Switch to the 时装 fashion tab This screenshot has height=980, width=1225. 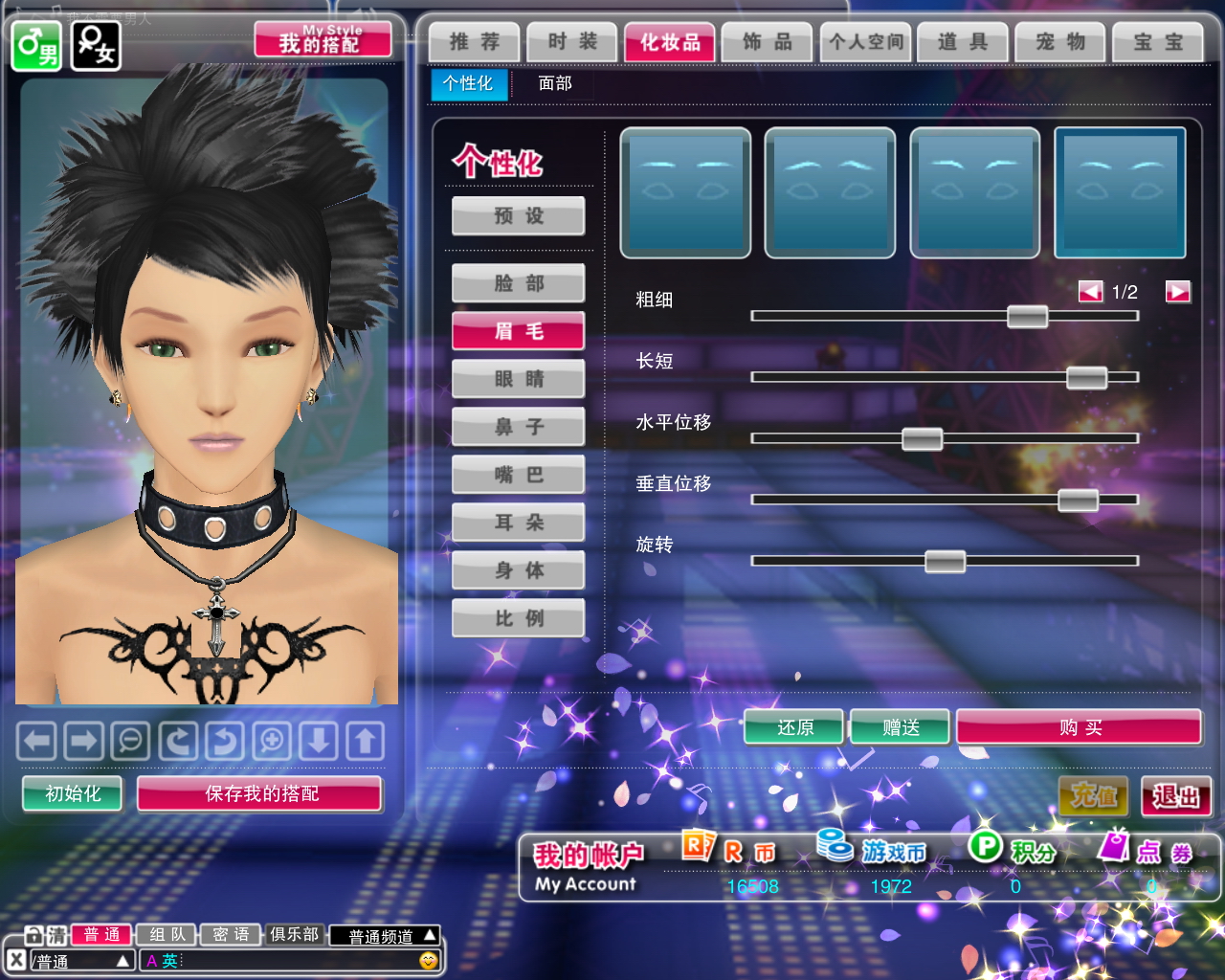tap(572, 42)
